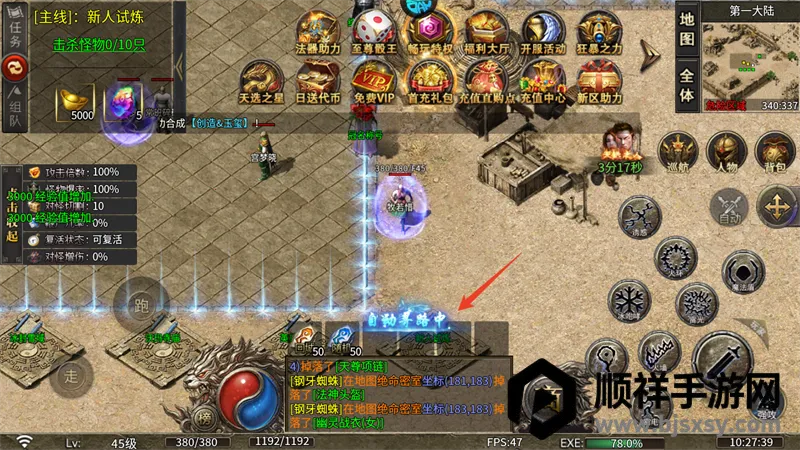This screenshot has height=450, width=800.
Task: Open the 新区助力 gift box icon
Action: coord(600,82)
